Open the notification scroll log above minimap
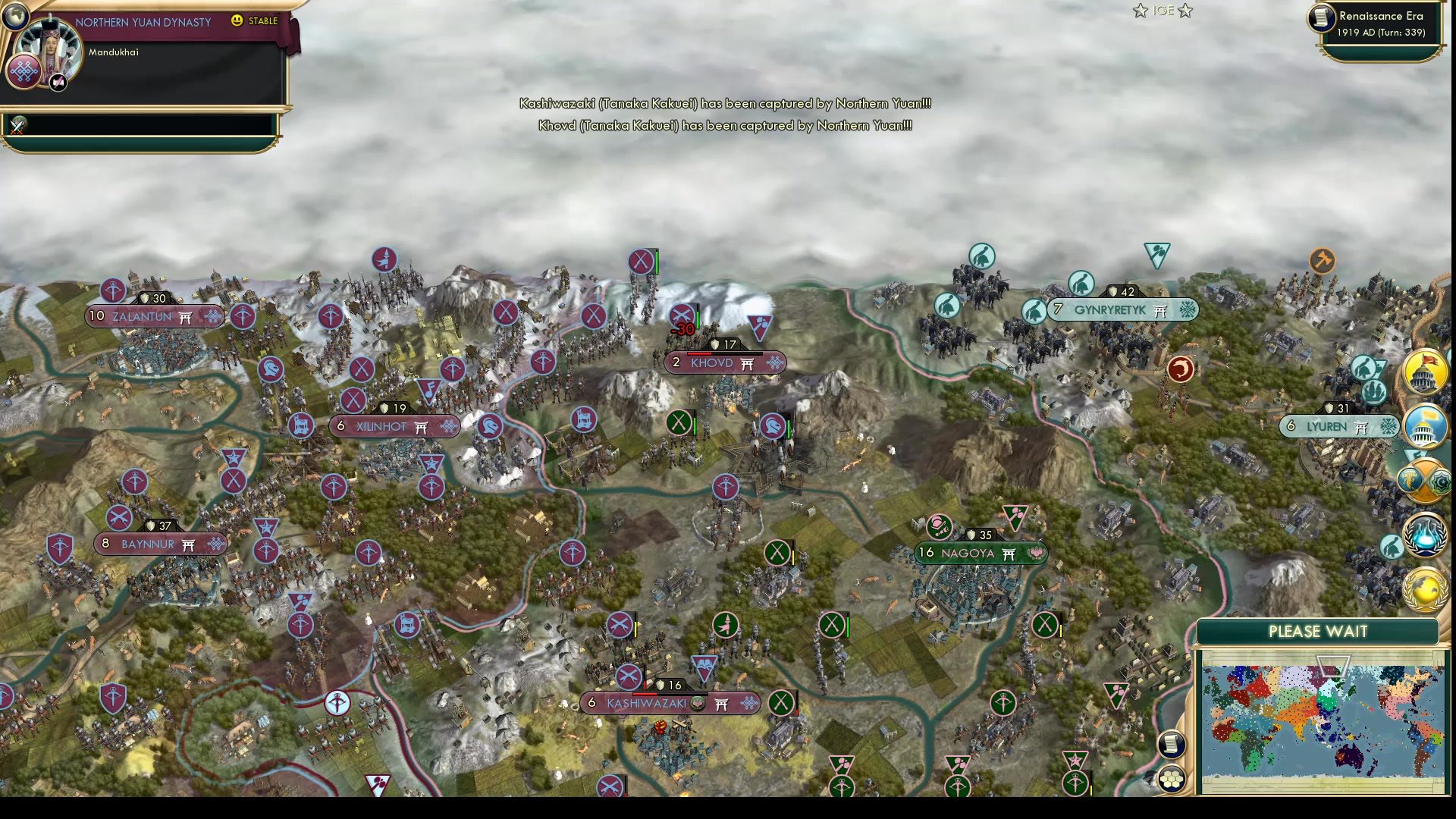Screen dimensions: 1456x819 [1172, 745]
